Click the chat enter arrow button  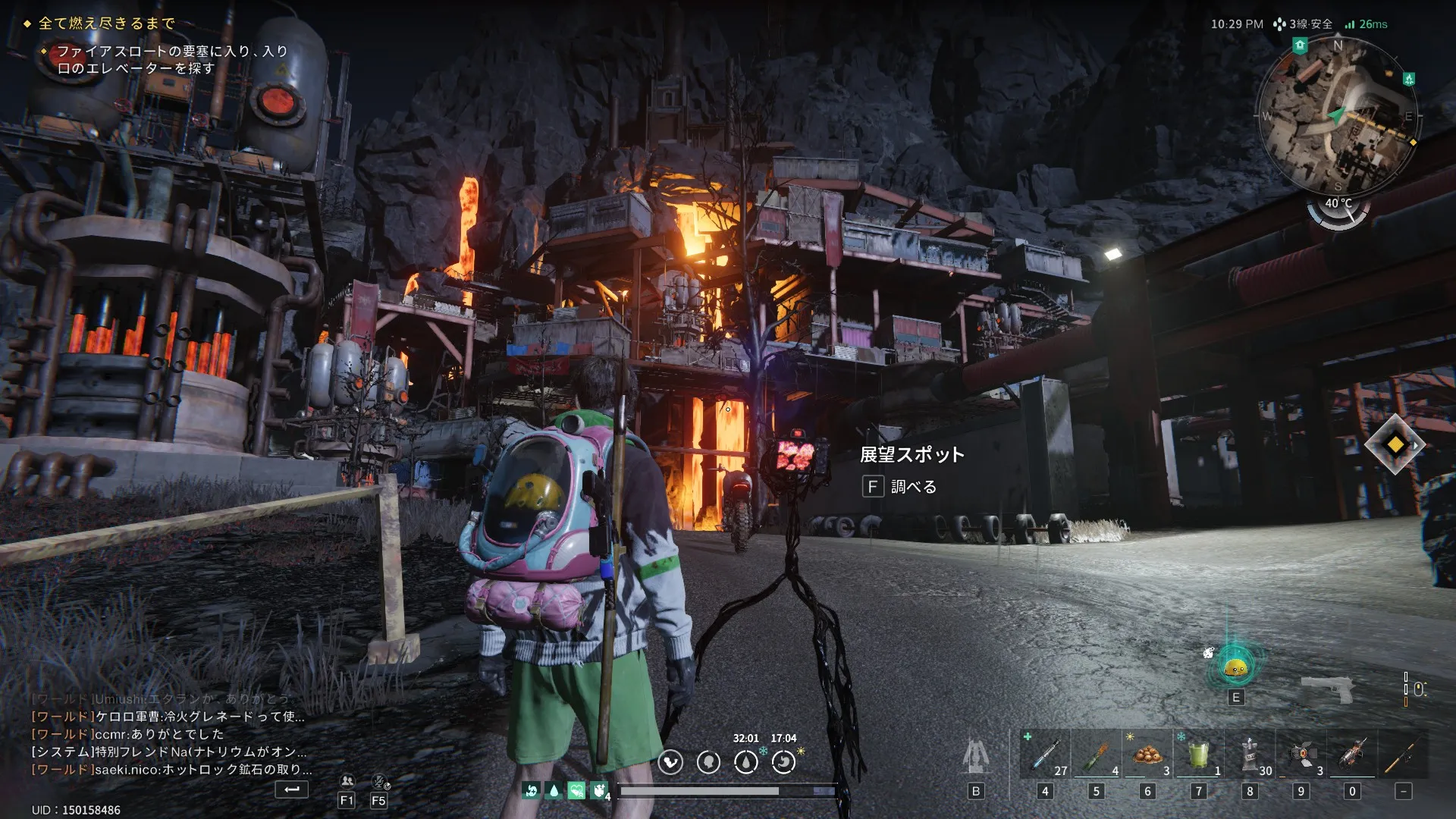(x=291, y=789)
